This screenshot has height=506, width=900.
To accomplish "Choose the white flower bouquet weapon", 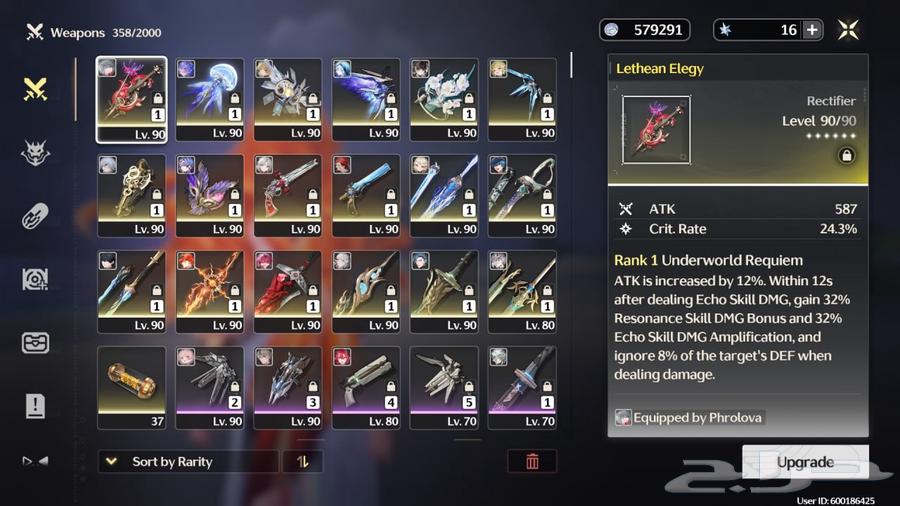I will point(444,99).
